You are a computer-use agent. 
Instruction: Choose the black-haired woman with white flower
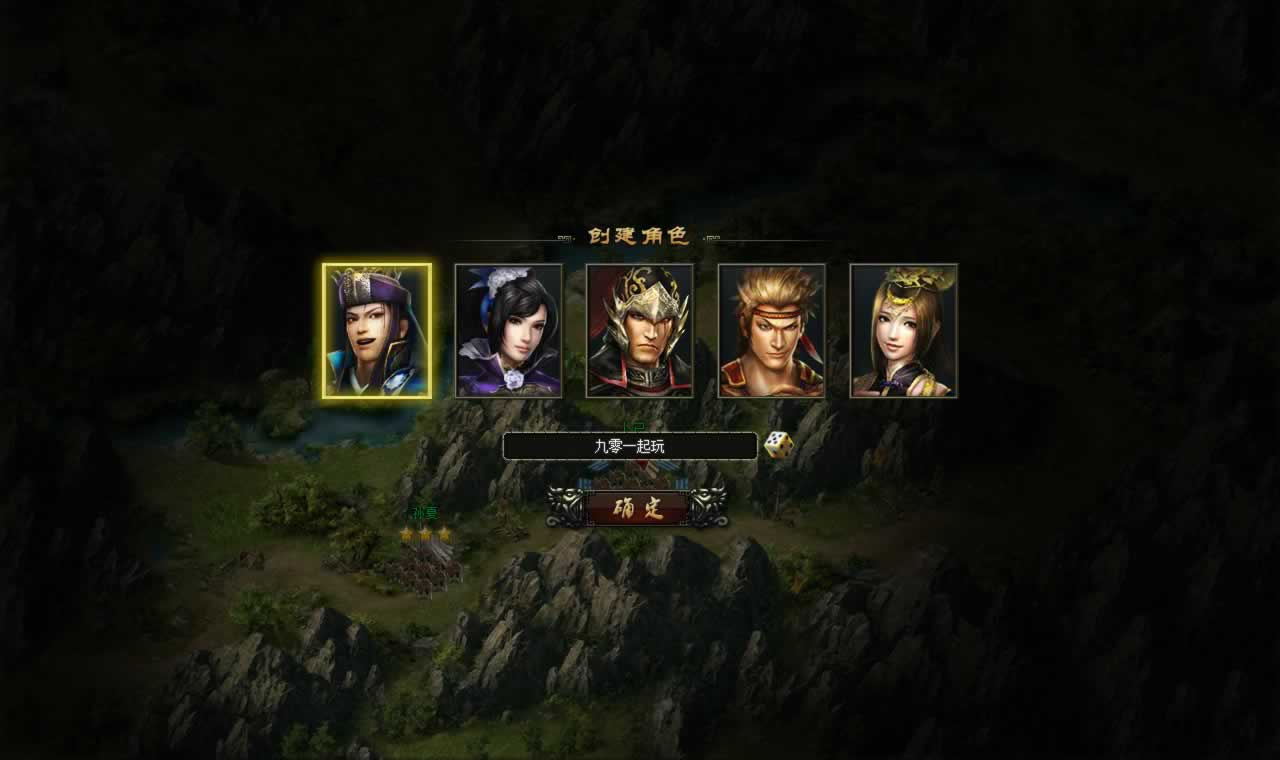point(509,331)
